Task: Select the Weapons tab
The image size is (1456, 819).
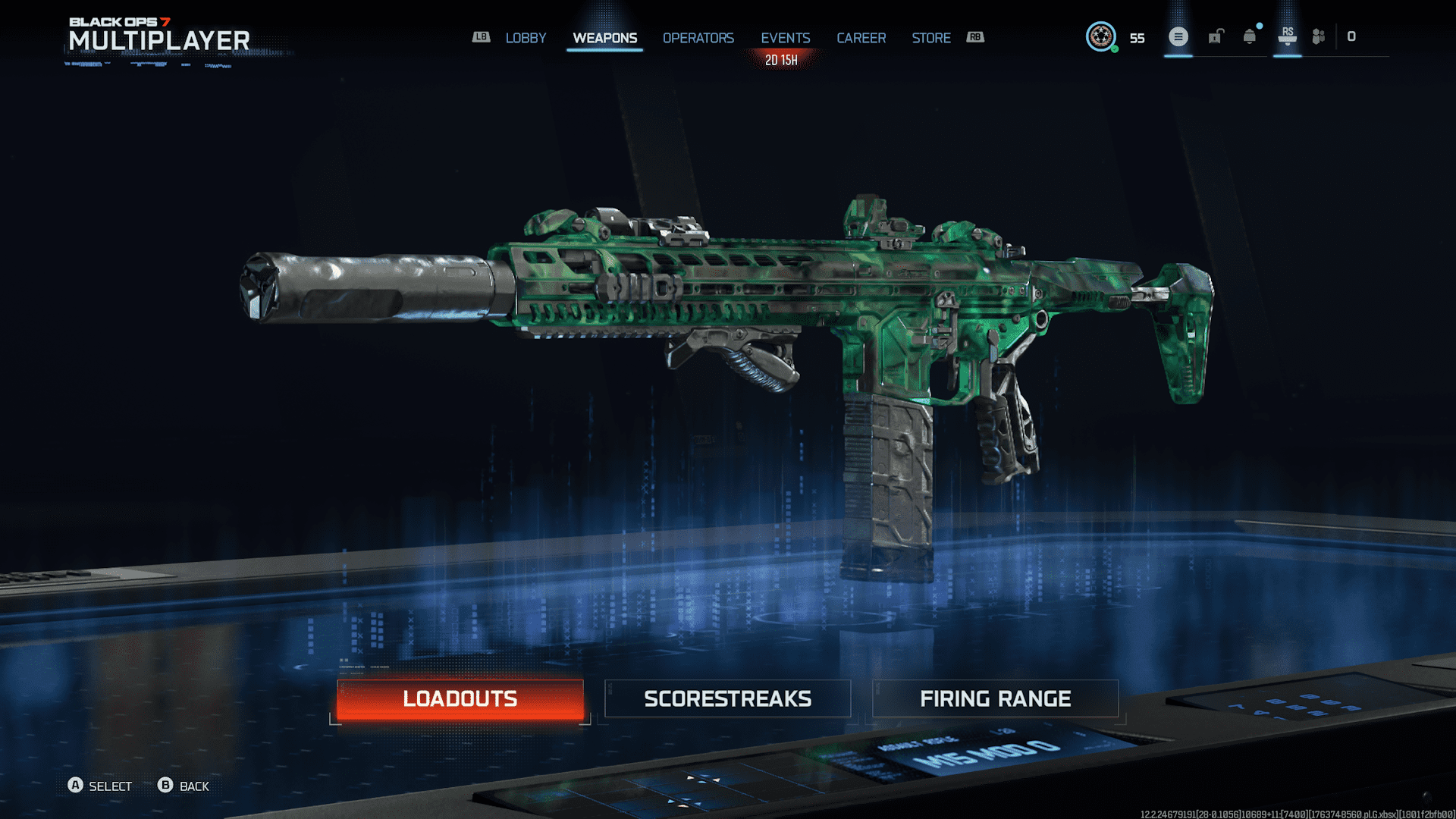Action: pyautogui.click(x=604, y=38)
